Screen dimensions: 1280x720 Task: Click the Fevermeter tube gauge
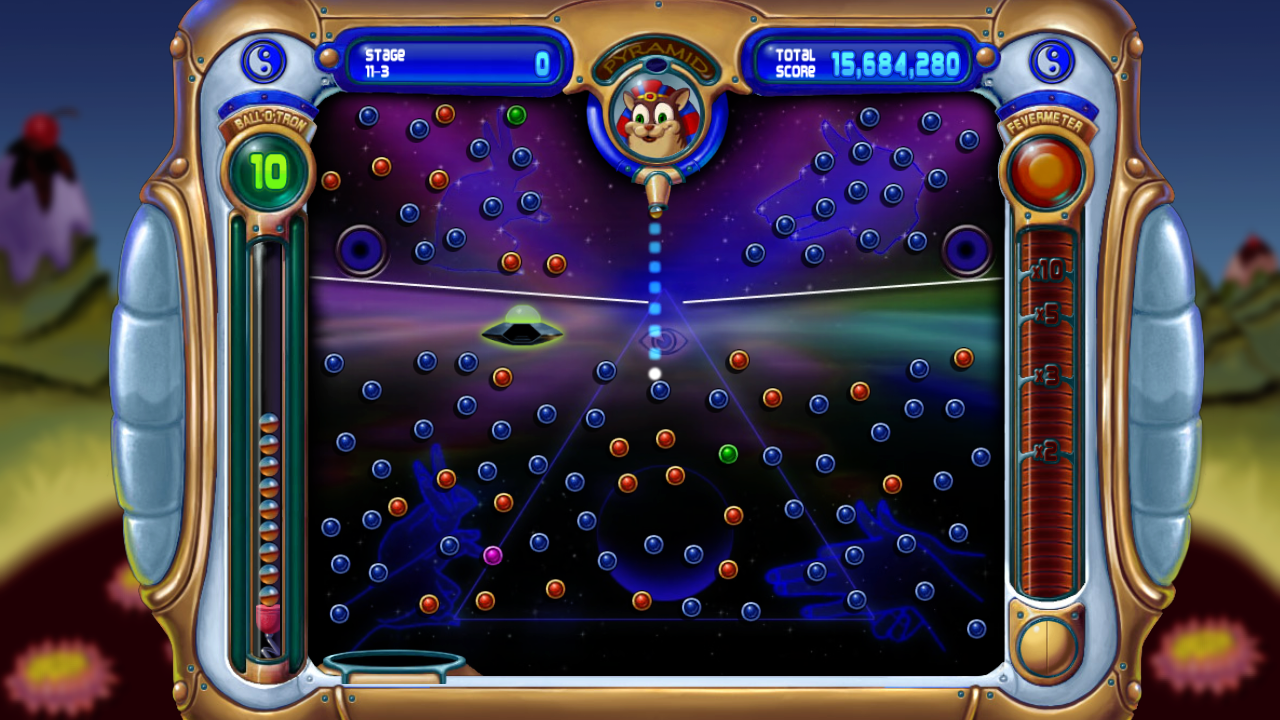[1046, 420]
